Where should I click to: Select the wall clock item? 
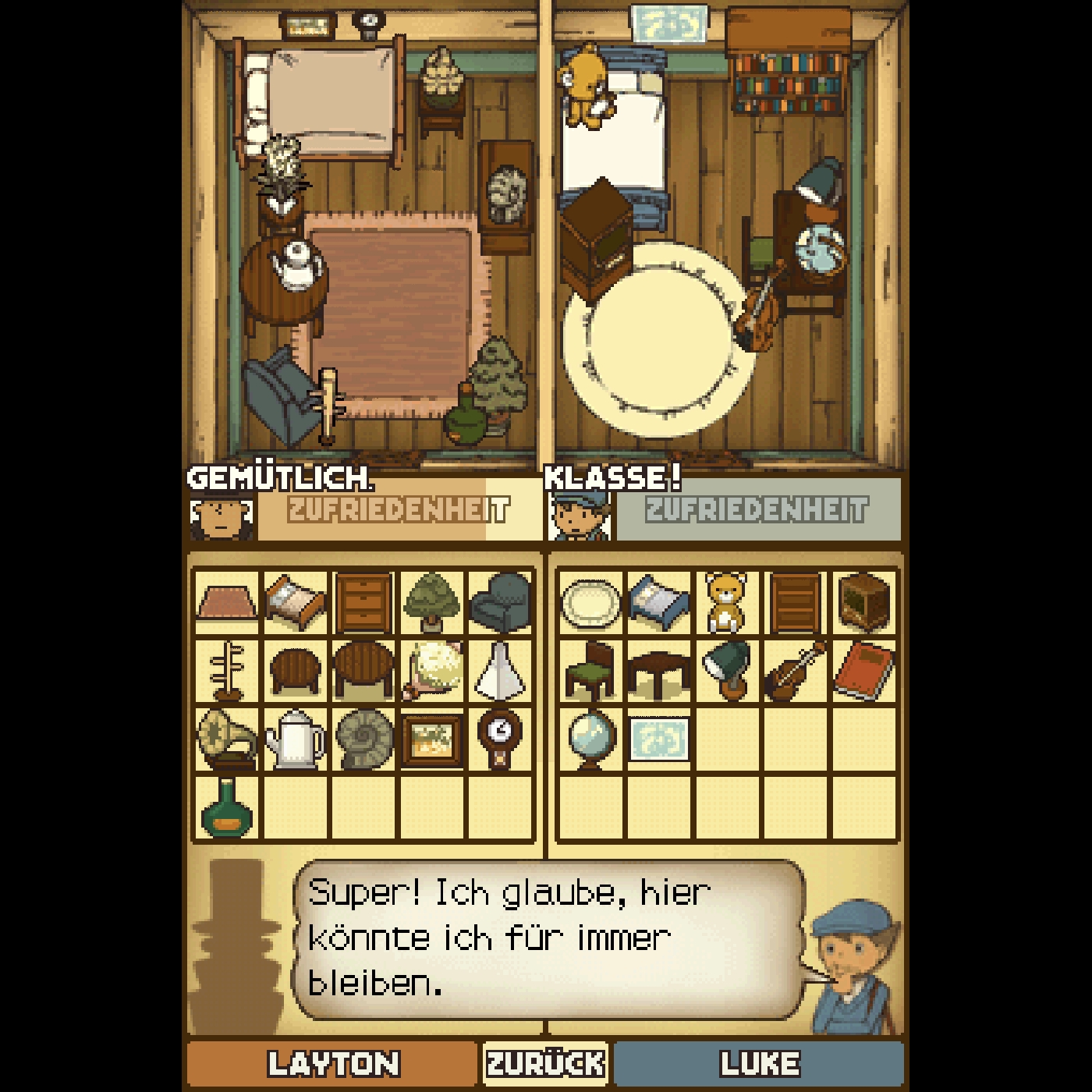[501, 739]
